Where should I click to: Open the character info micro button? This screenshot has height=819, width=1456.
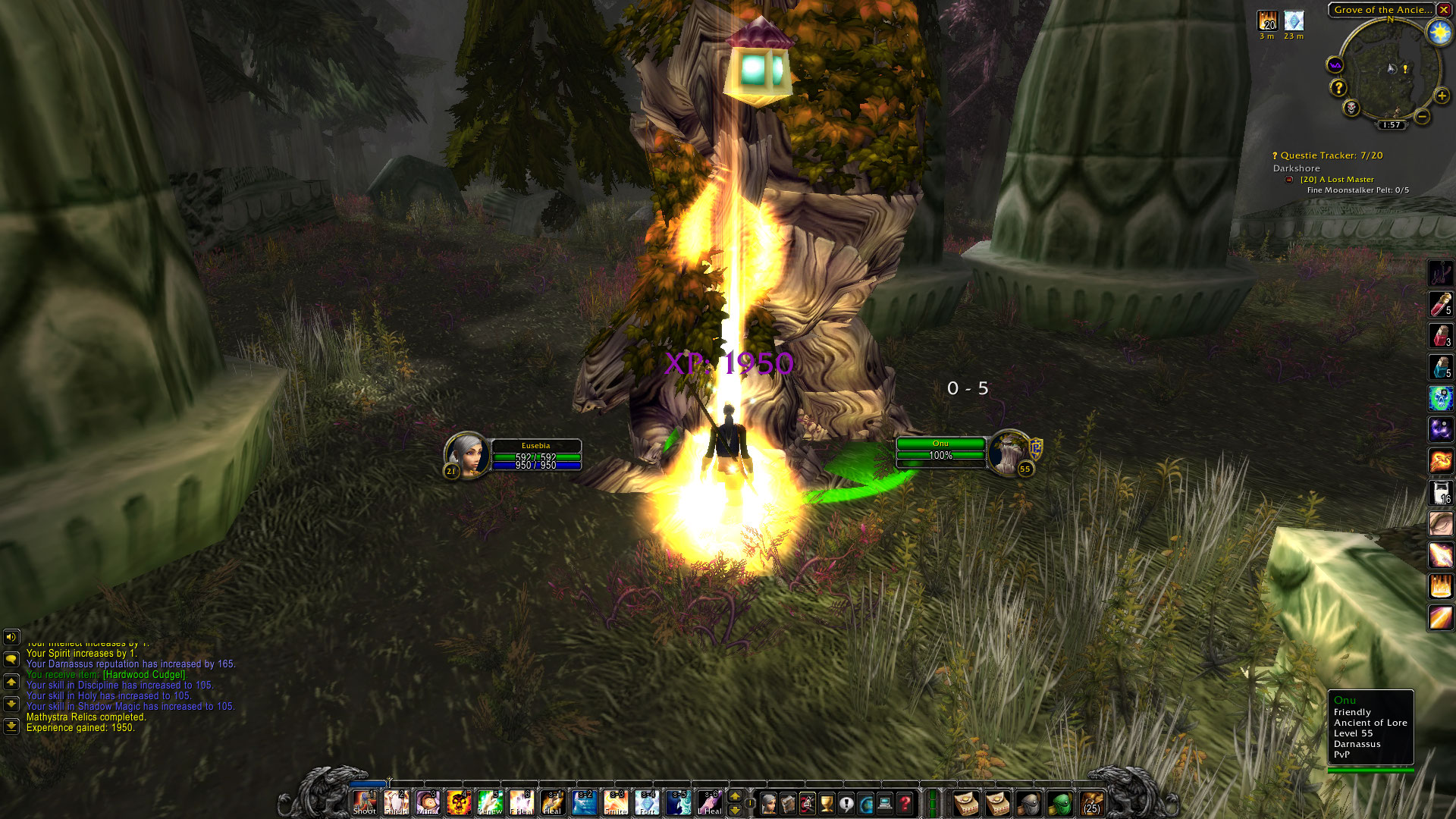tap(768, 803)
